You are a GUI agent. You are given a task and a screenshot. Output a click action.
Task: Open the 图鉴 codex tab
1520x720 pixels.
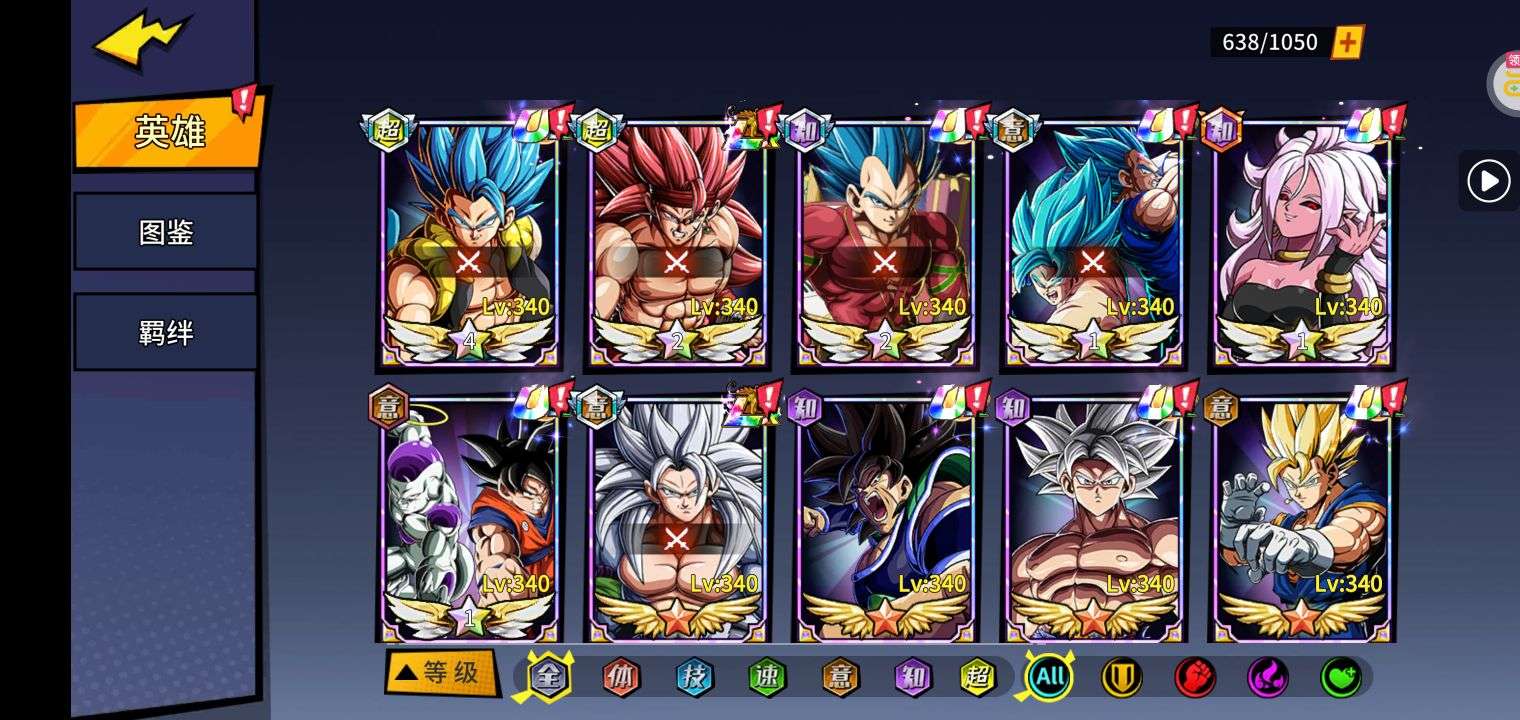(166, 232)
